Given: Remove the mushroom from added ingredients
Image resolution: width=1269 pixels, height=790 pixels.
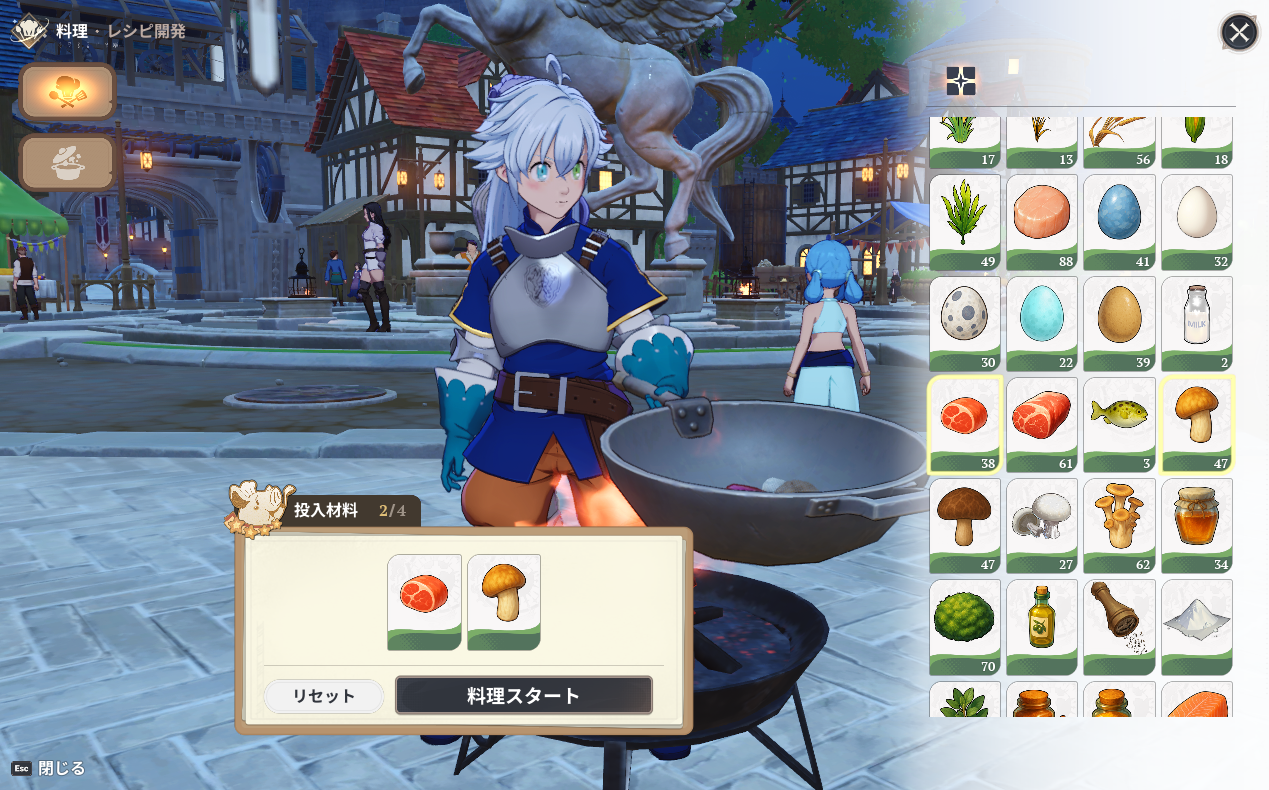Looking at the screenshot, I should point(504,602).
